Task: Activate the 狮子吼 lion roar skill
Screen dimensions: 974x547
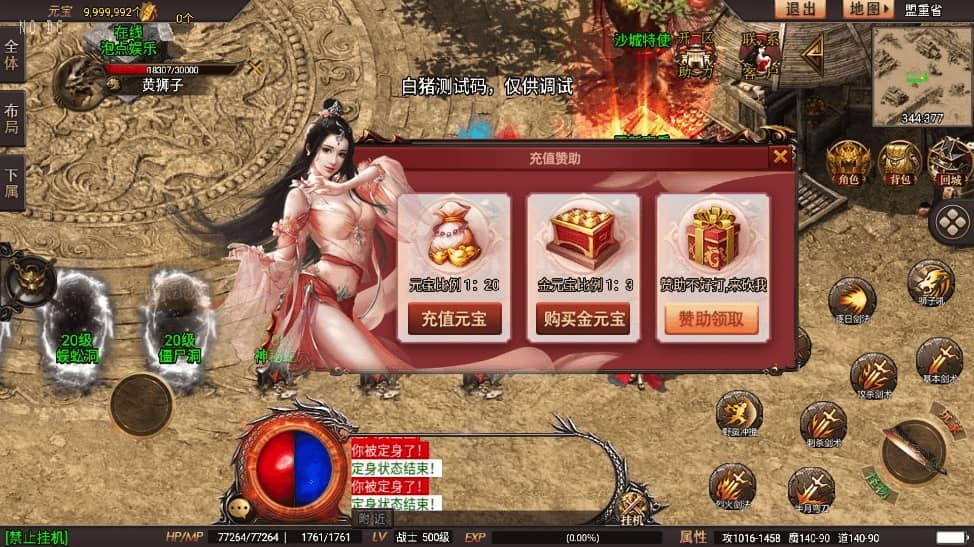Action: [x=930, y=283]
